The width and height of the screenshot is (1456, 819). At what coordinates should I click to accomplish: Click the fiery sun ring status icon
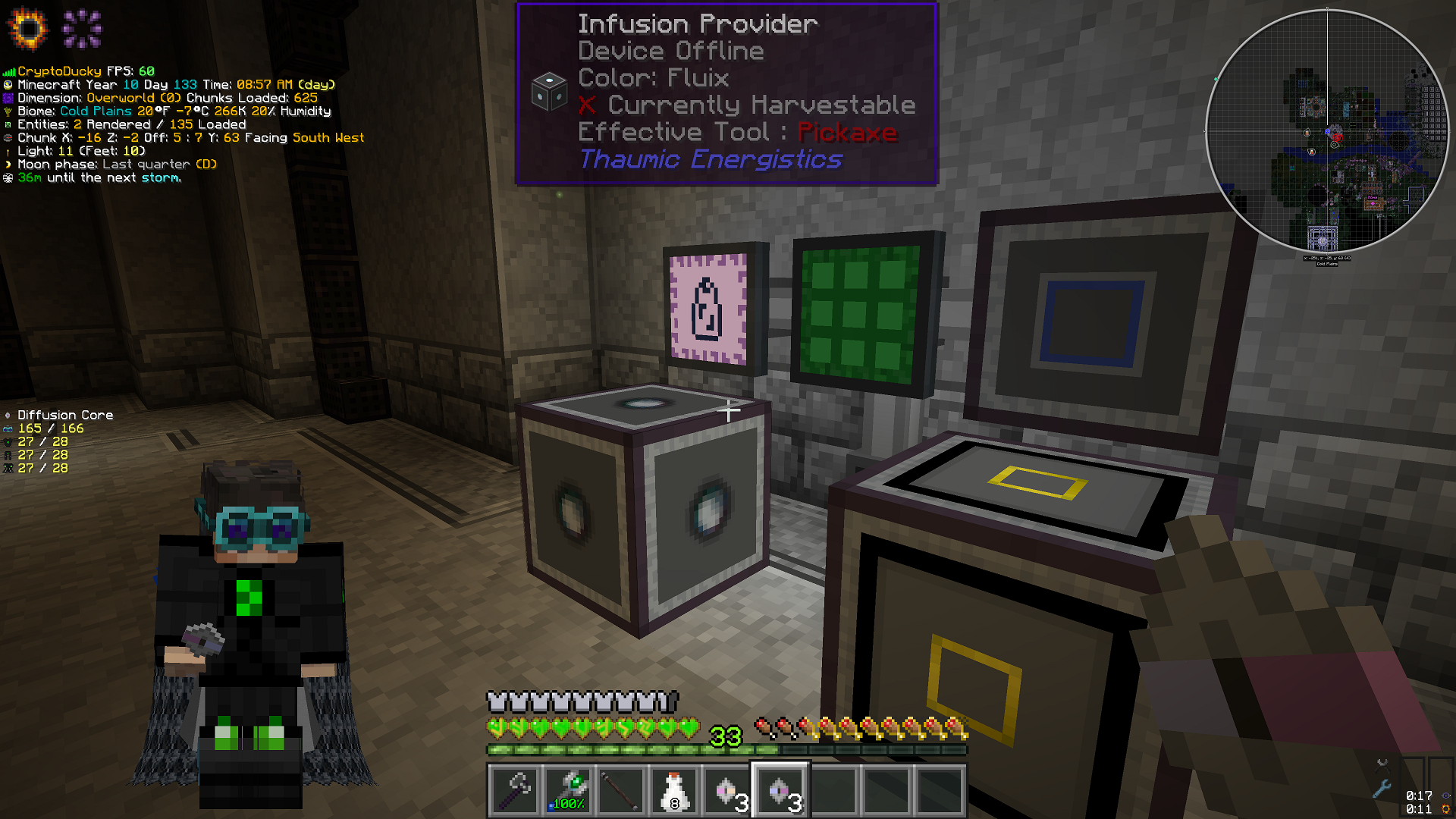[27, 28]
